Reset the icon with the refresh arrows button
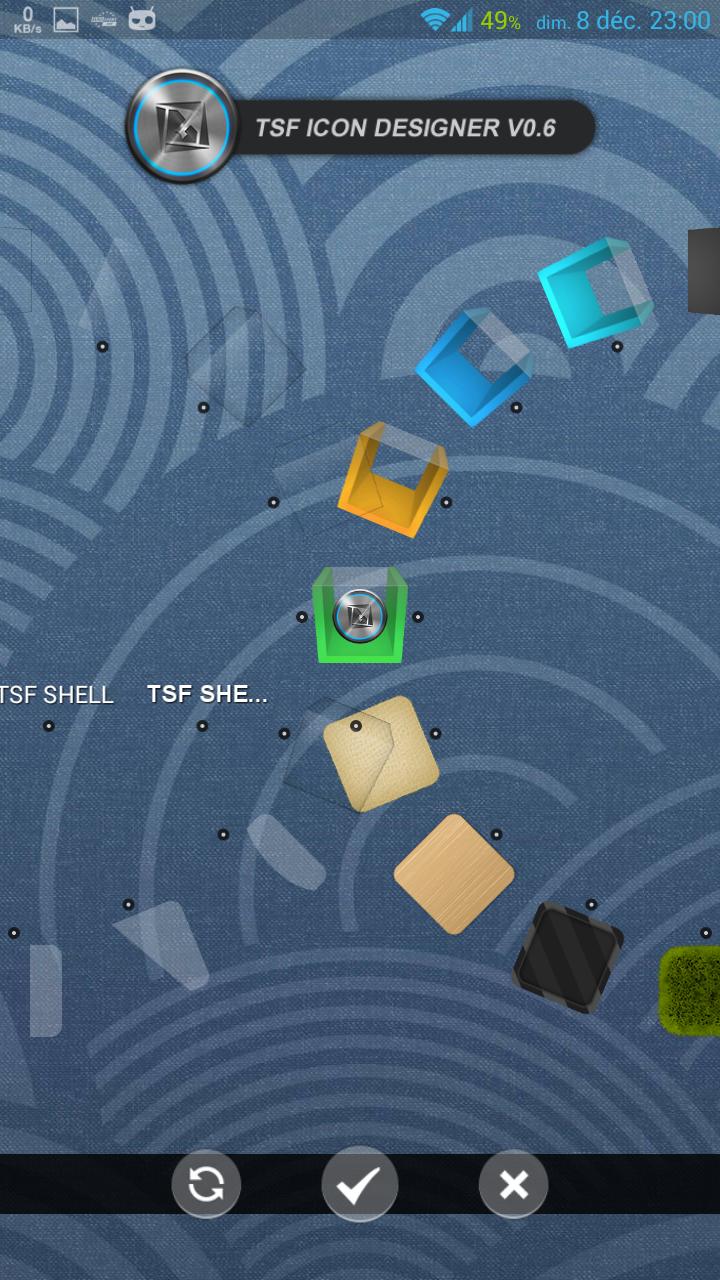Viewport: 720px width, 1280px height. (x=206, y=1184)
